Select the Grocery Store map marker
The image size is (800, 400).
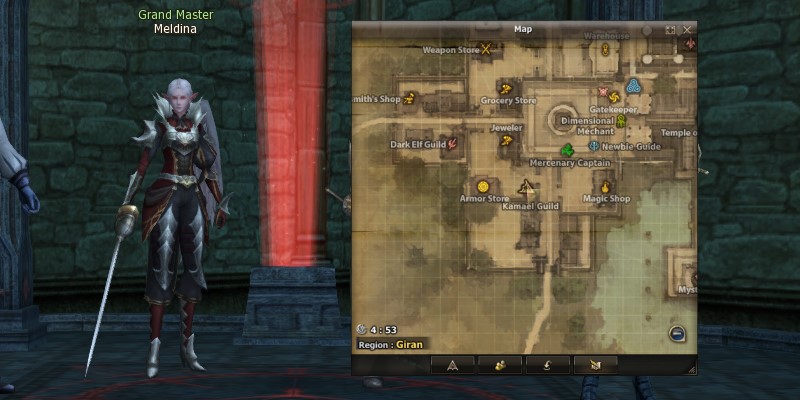(506, 87)
